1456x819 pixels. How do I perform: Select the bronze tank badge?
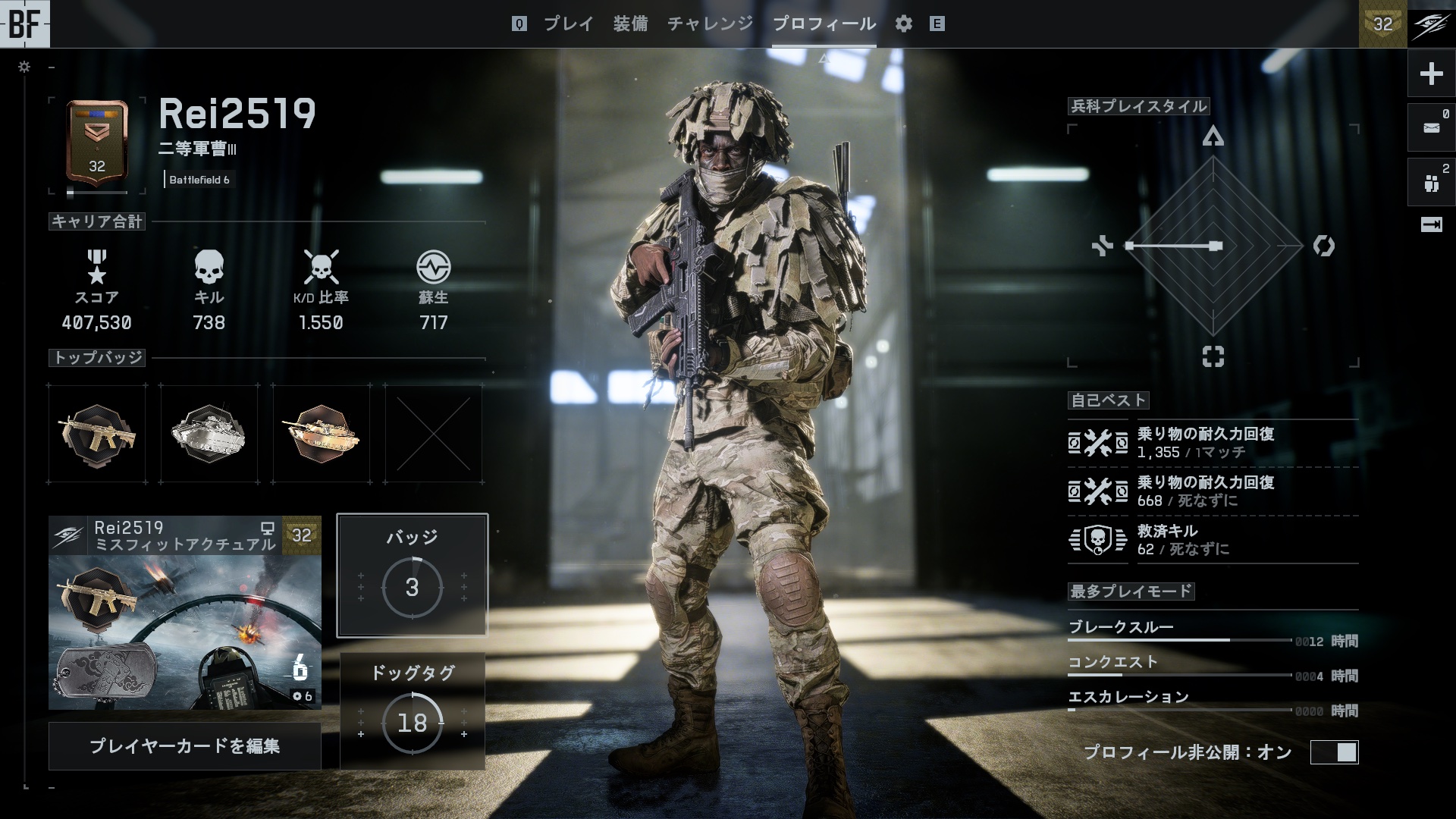tap(322, 434)
